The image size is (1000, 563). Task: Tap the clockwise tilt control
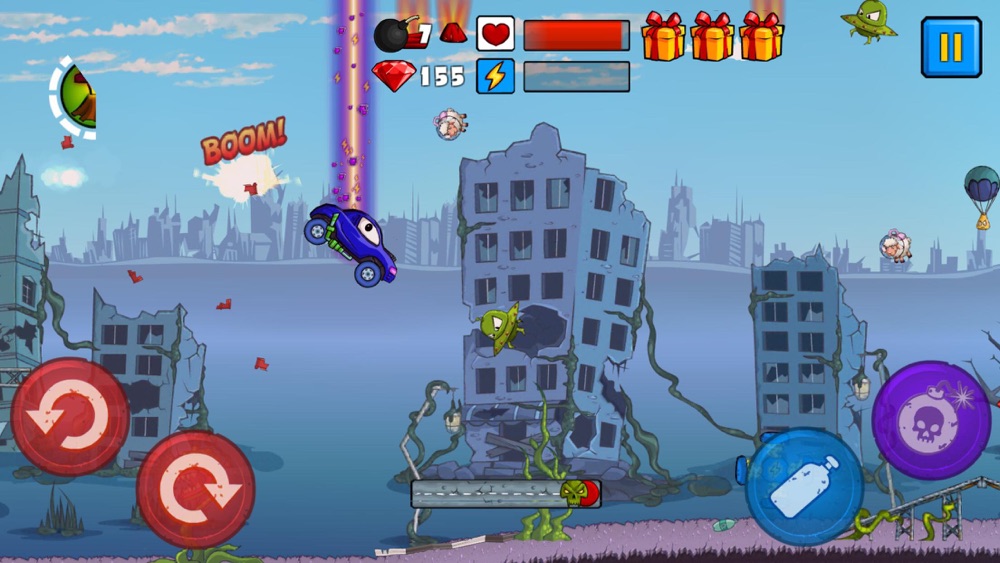196,489
